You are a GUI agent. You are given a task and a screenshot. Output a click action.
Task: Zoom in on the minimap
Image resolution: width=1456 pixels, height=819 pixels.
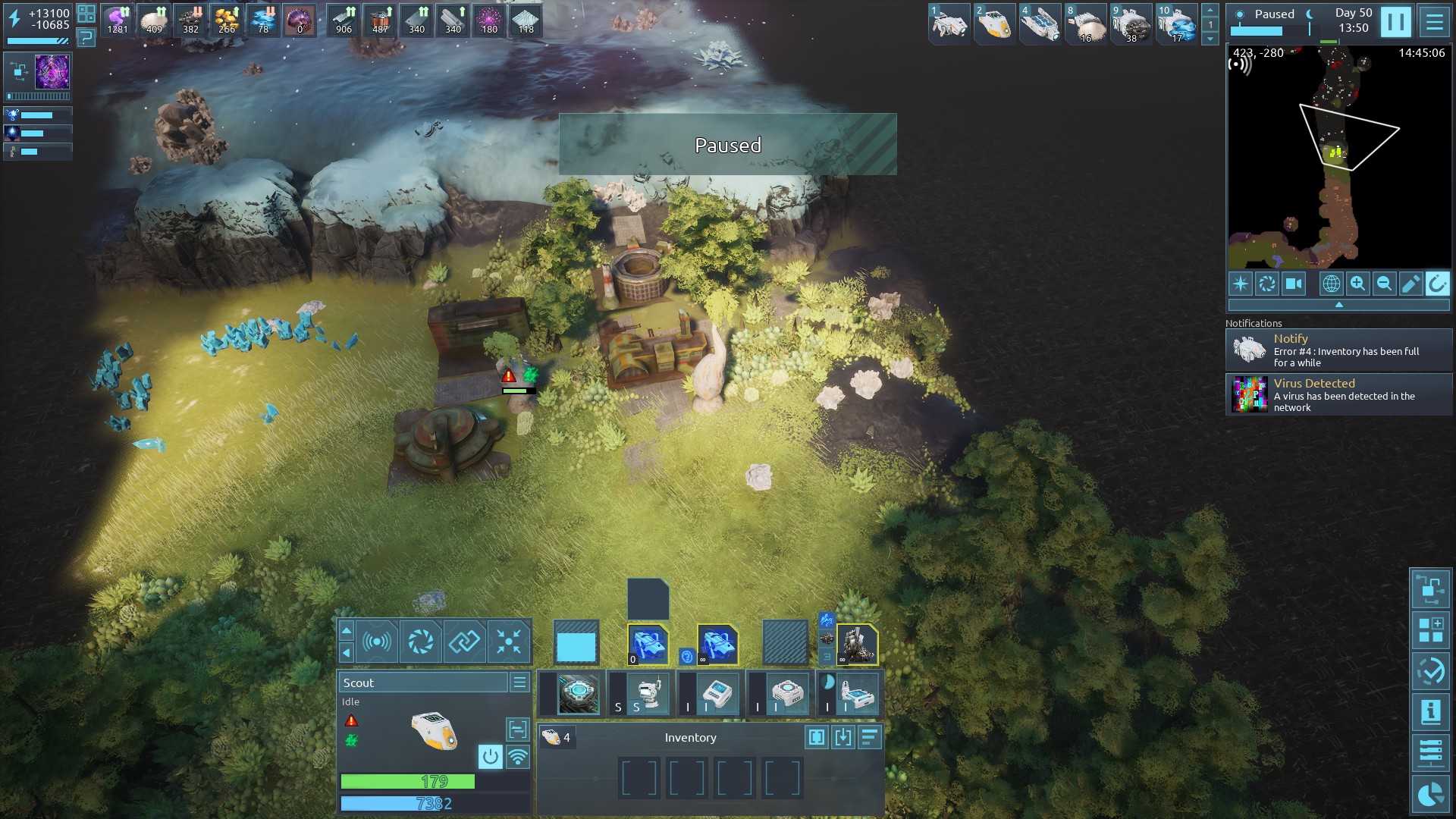coord(1357,284)
